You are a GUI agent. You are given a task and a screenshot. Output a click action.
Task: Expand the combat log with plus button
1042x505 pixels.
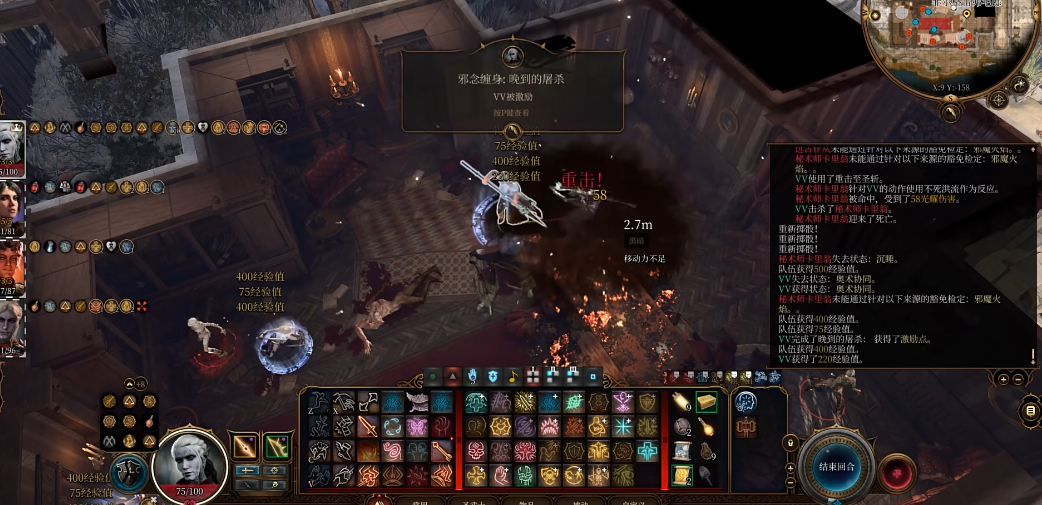tap(1003, 379)
